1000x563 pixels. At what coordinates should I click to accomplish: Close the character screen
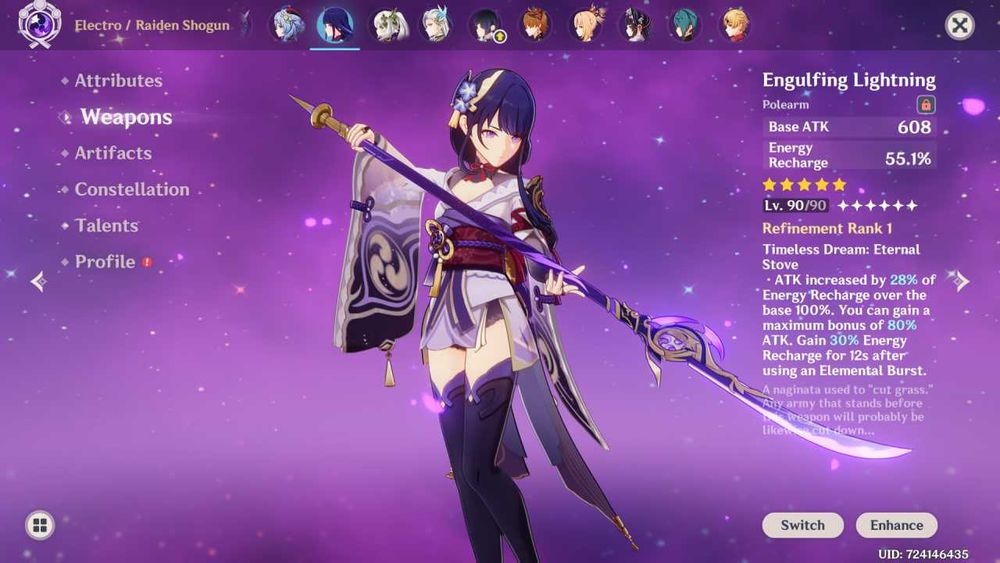click(960, 26)
